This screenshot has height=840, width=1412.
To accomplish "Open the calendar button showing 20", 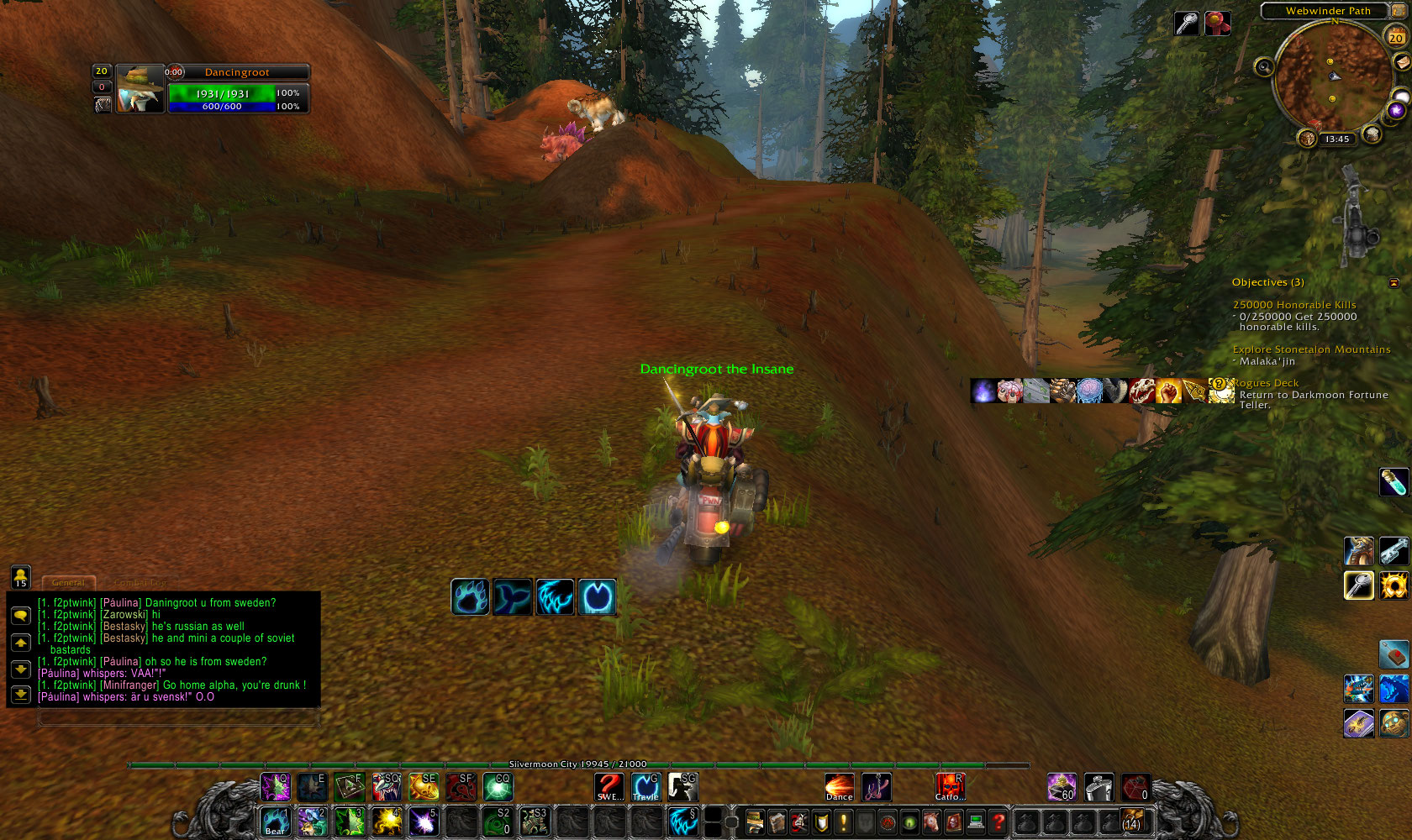I will 1395,36.
